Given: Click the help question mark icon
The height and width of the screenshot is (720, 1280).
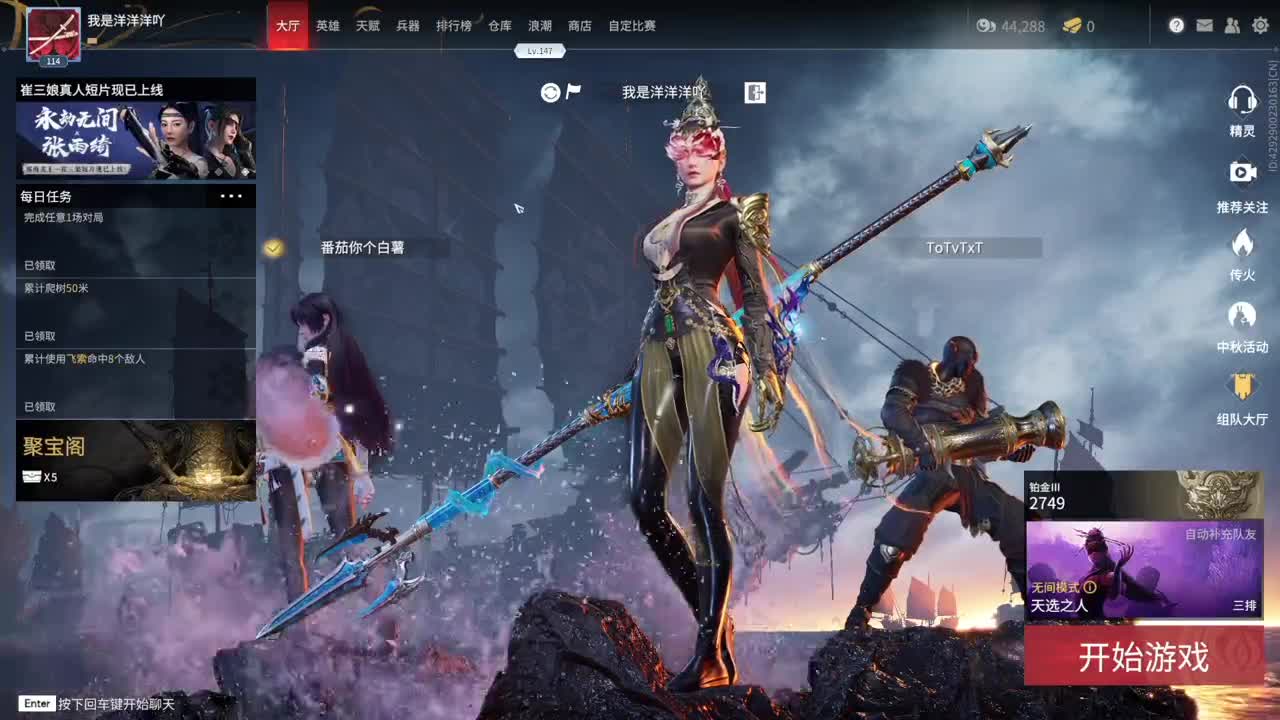Looking at the screenshot, I should coord(1177,26).
